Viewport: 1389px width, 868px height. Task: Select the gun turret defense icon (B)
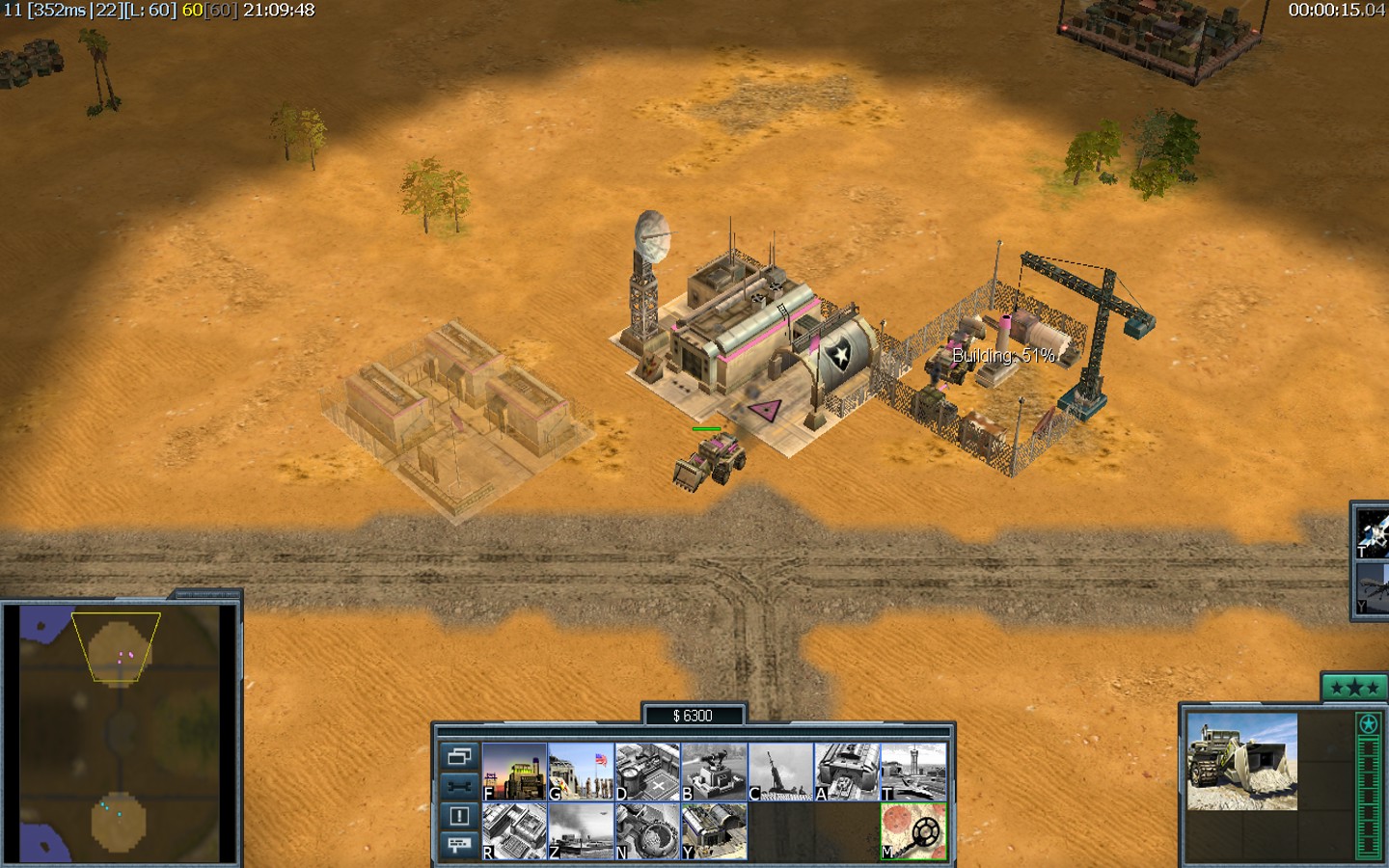click(x=714, y=771)
